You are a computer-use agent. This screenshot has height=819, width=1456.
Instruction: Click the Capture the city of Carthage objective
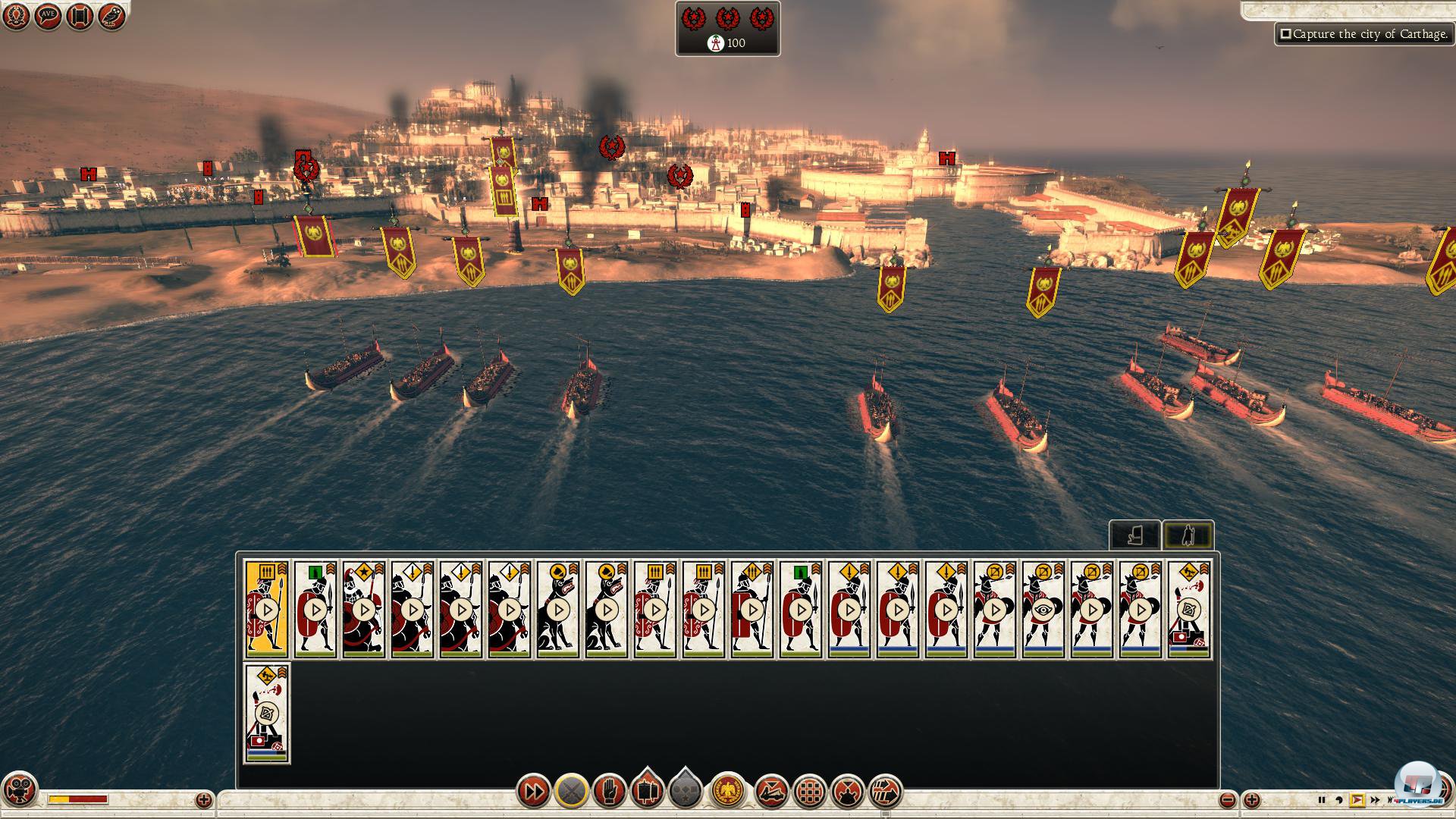(x=1364, y=34)
